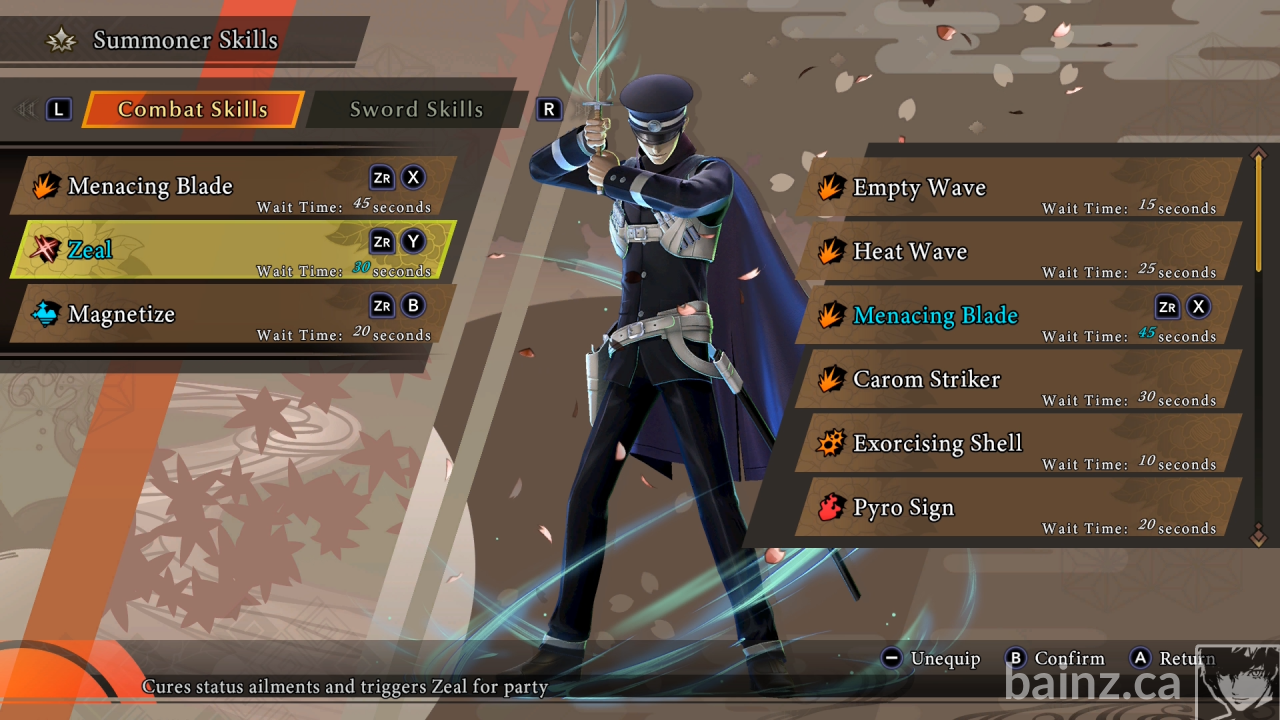Choose the equipped Magnetize skill slot

pos(234,314)
